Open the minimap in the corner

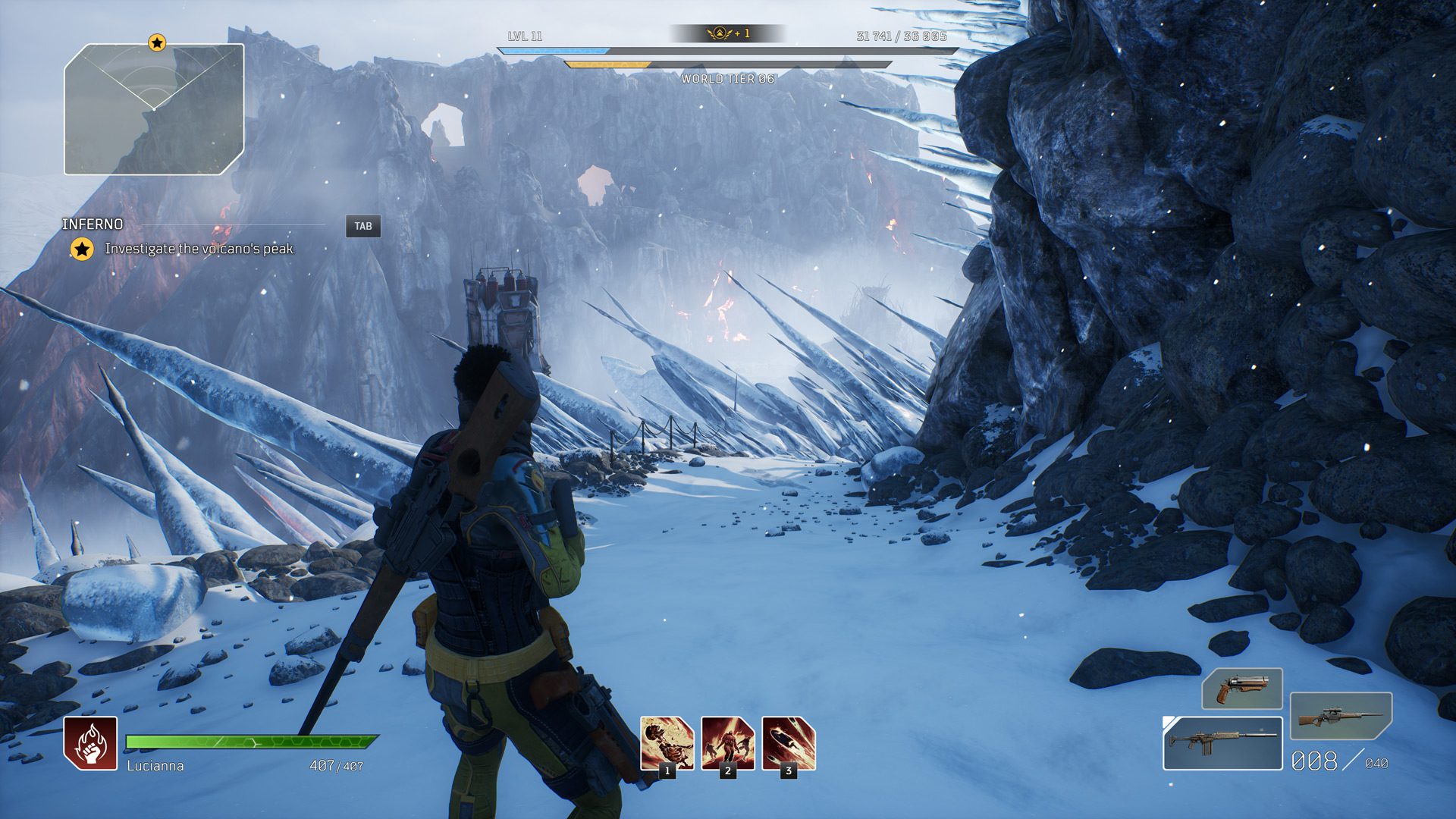pos(154,109)
